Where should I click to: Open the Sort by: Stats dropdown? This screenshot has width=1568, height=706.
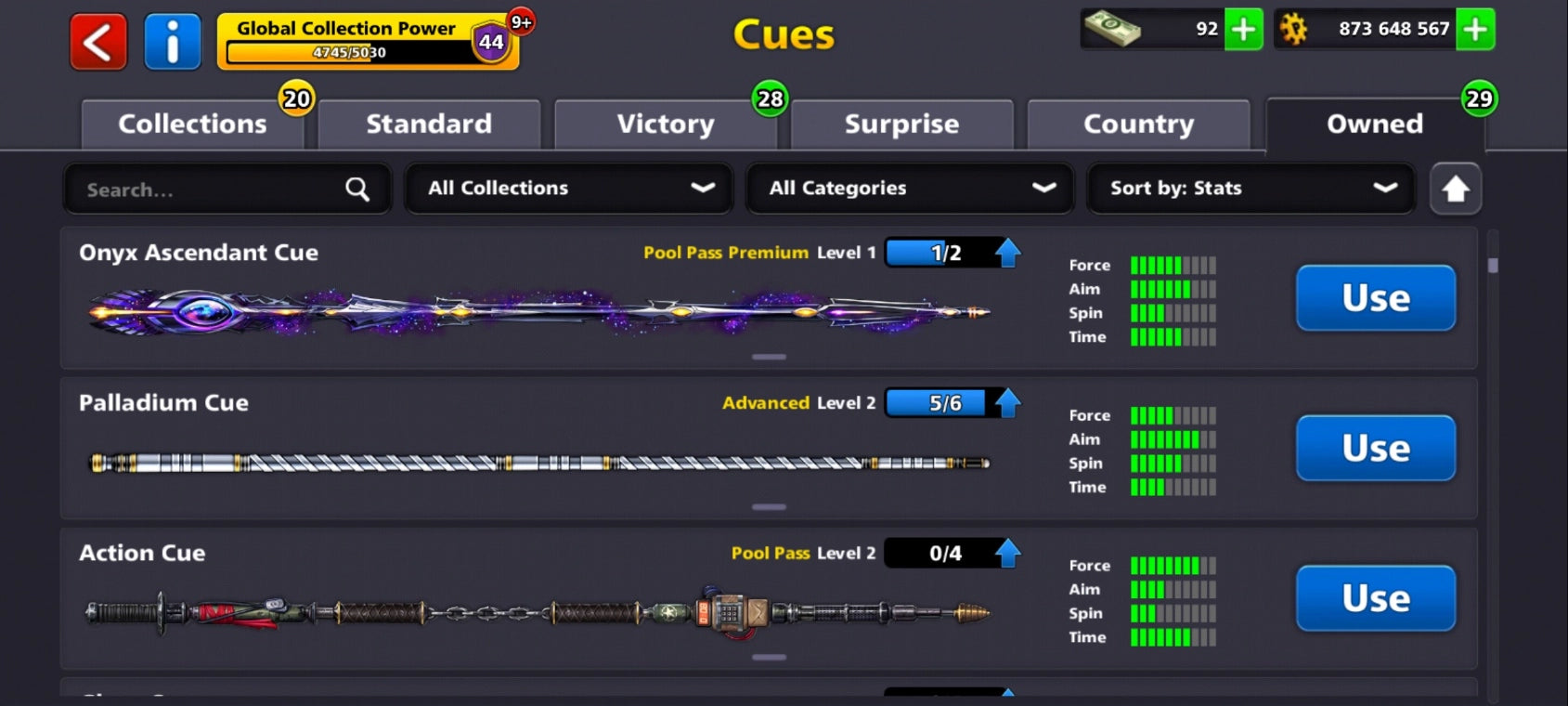(1250, 189)
